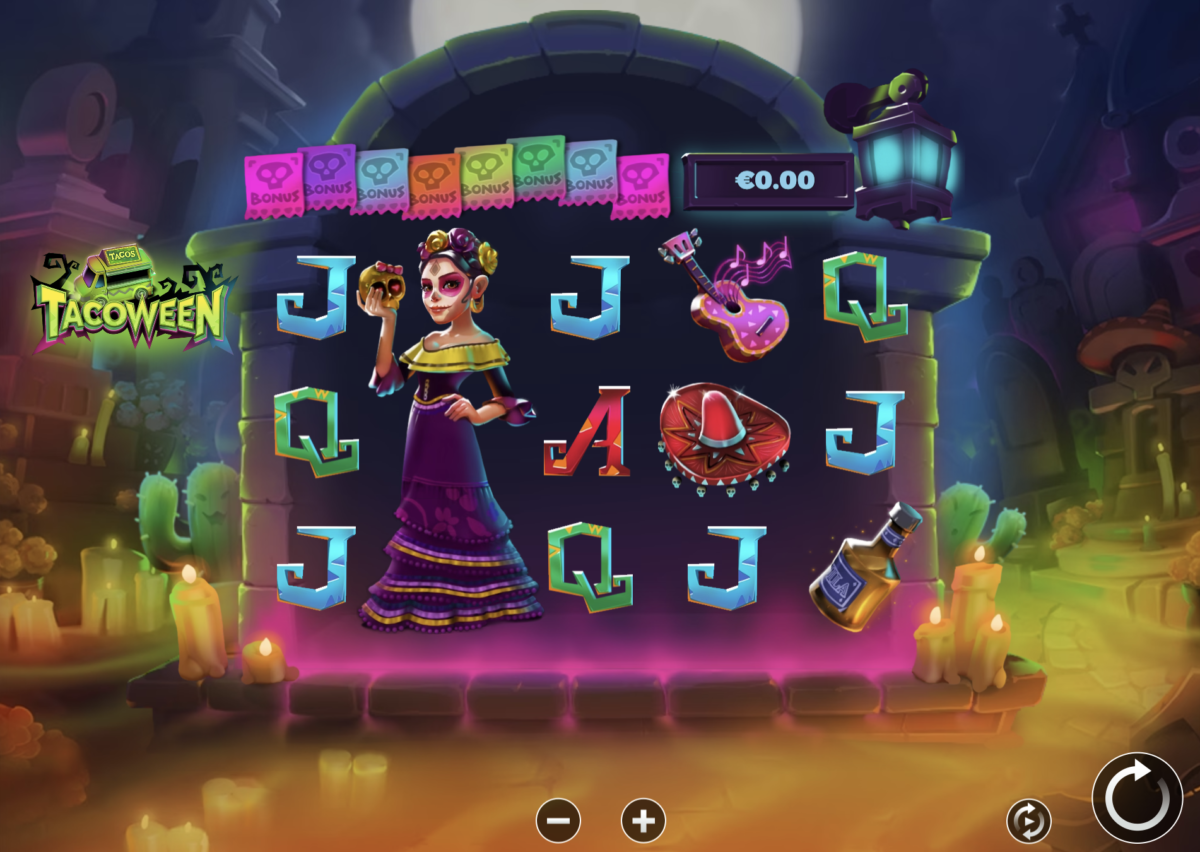Decrease the bet with the minus button
Viewport: 1200px width, 852px height.
(558, 821)
